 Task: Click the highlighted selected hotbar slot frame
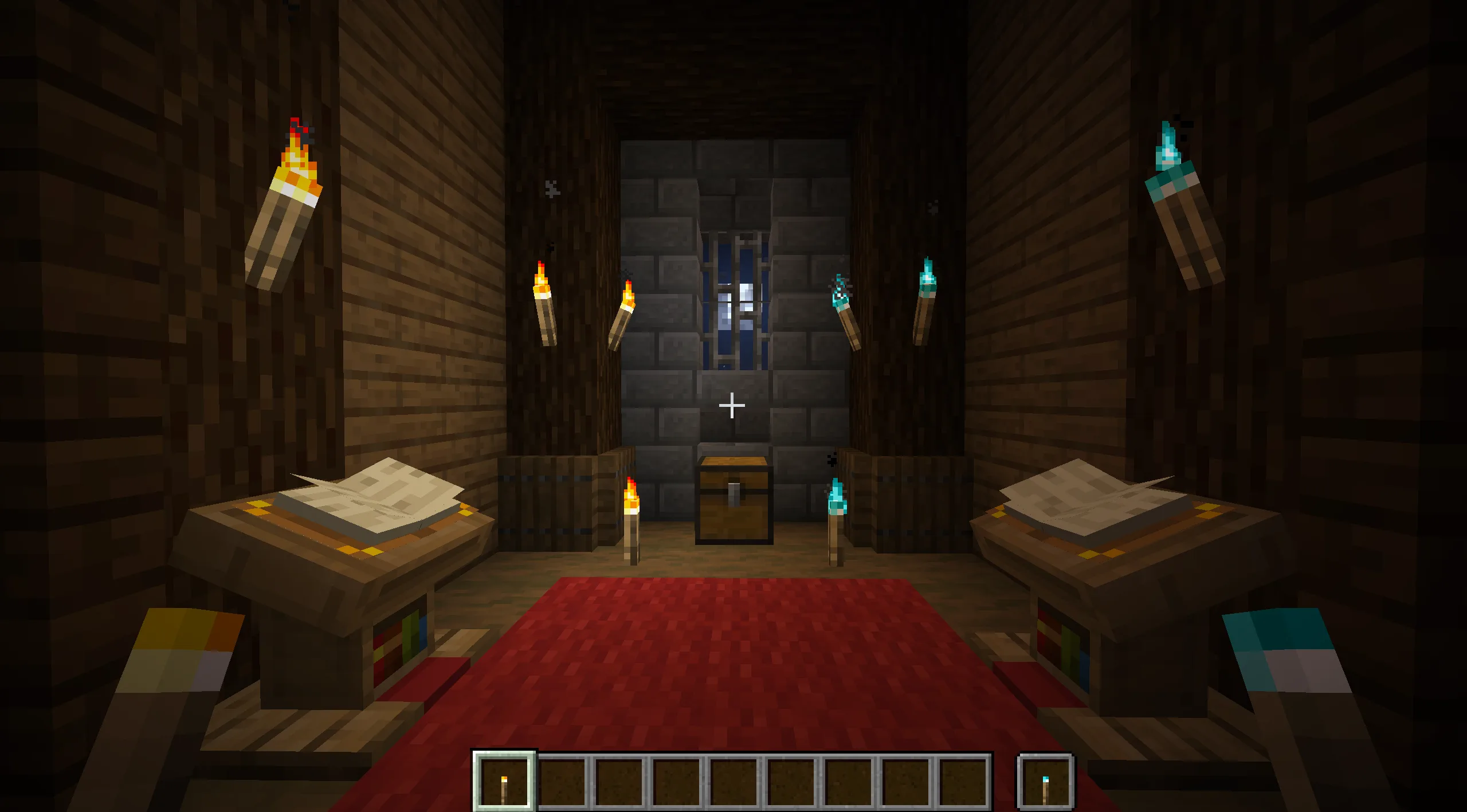point(503,780)
